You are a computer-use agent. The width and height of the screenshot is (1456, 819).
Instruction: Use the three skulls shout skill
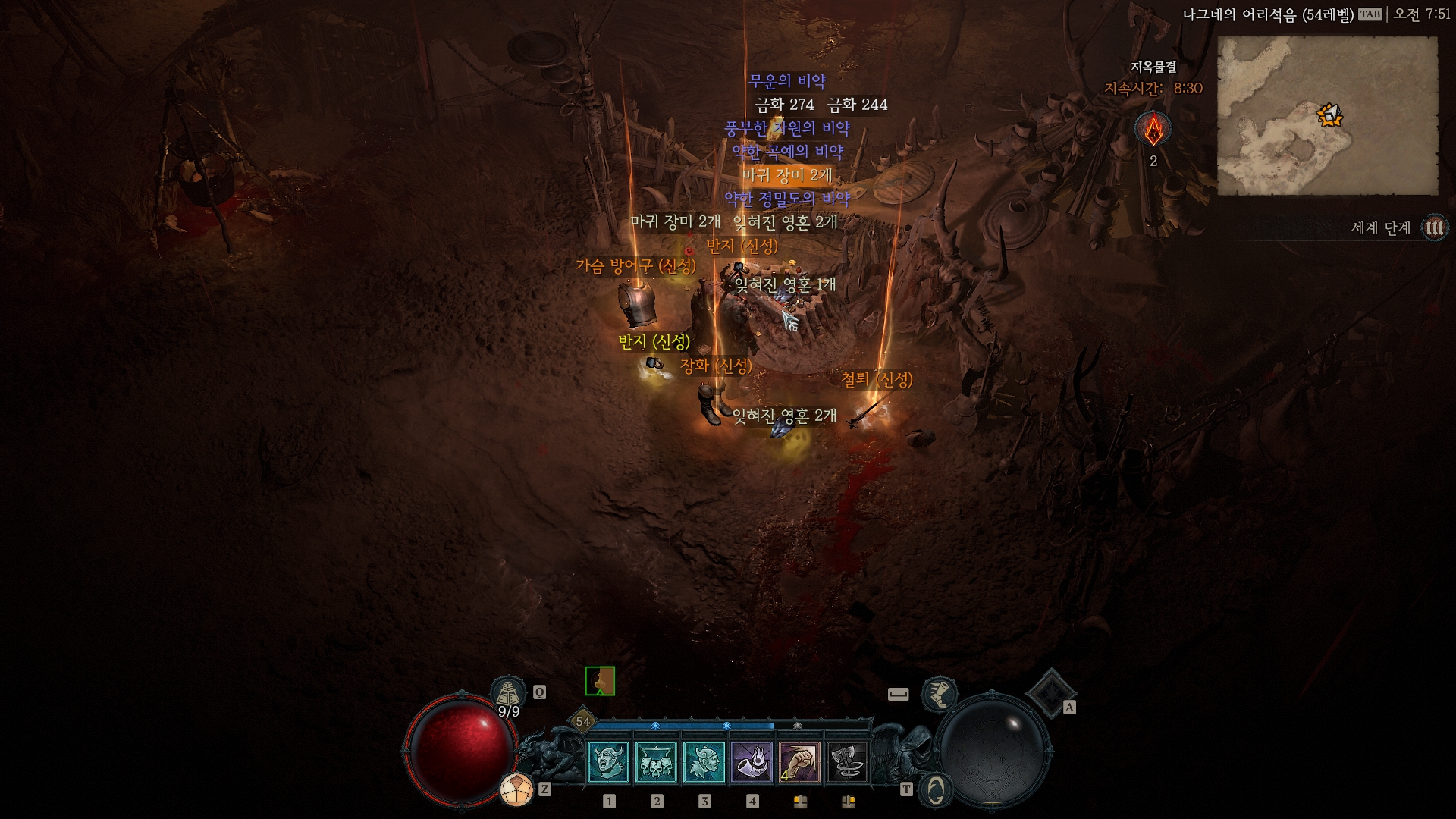656,762
